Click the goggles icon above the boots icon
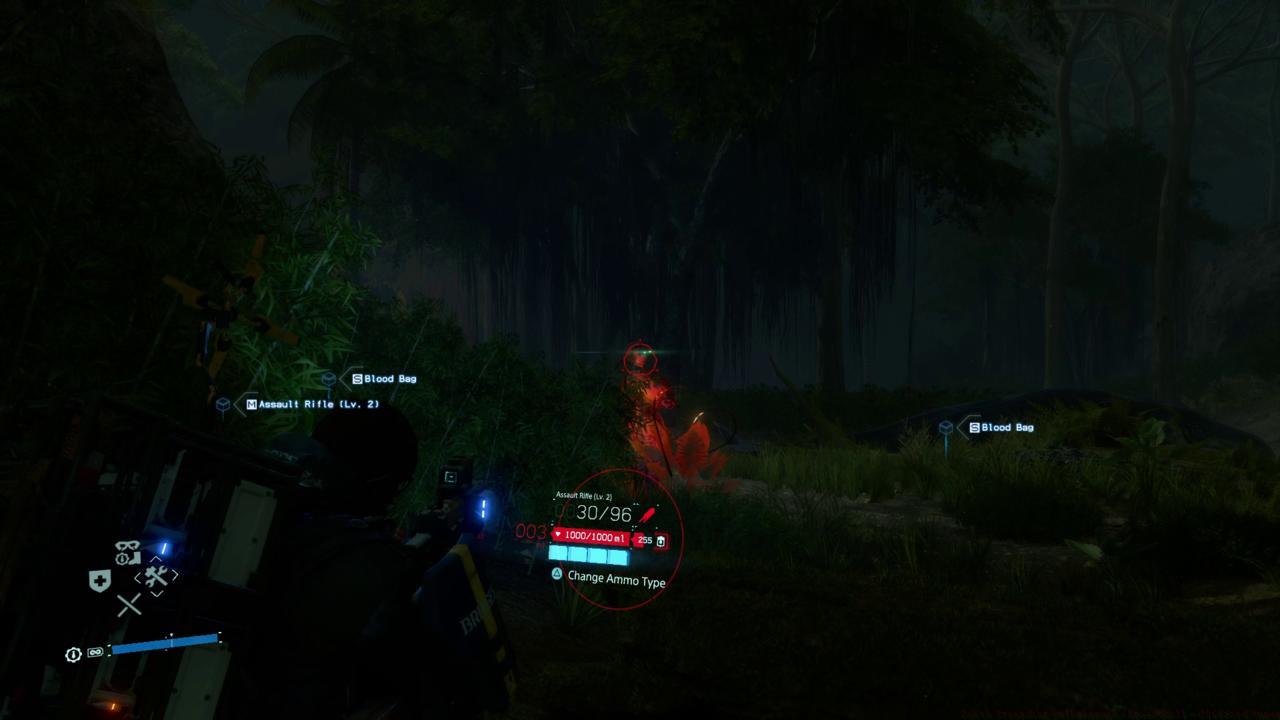The image size is (1280, 720). pos(127,544)
